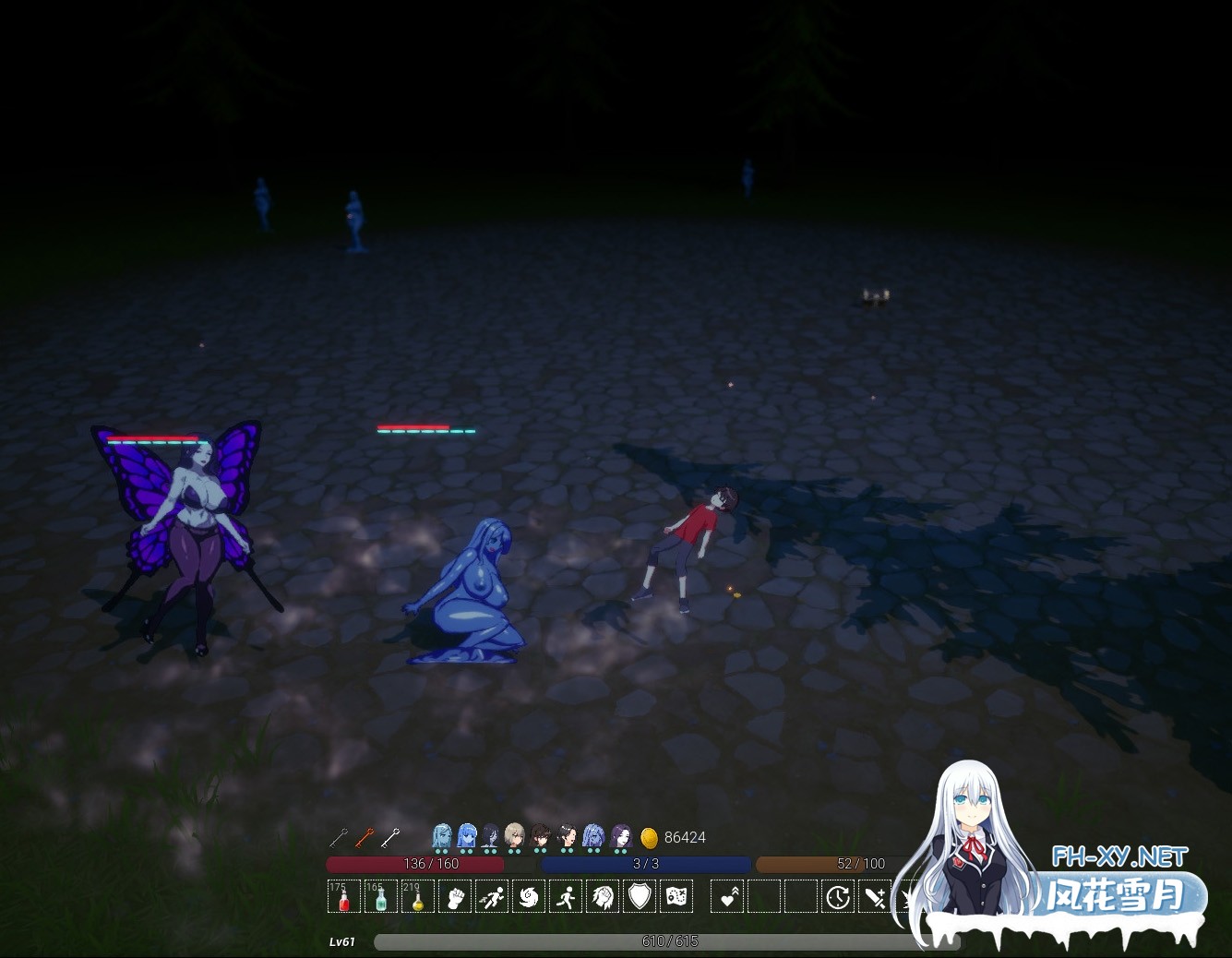Viewport: 1232px width, 958px height.
Task: Open the FH-XY.NET watermark link
Action: coord(1119,857)
